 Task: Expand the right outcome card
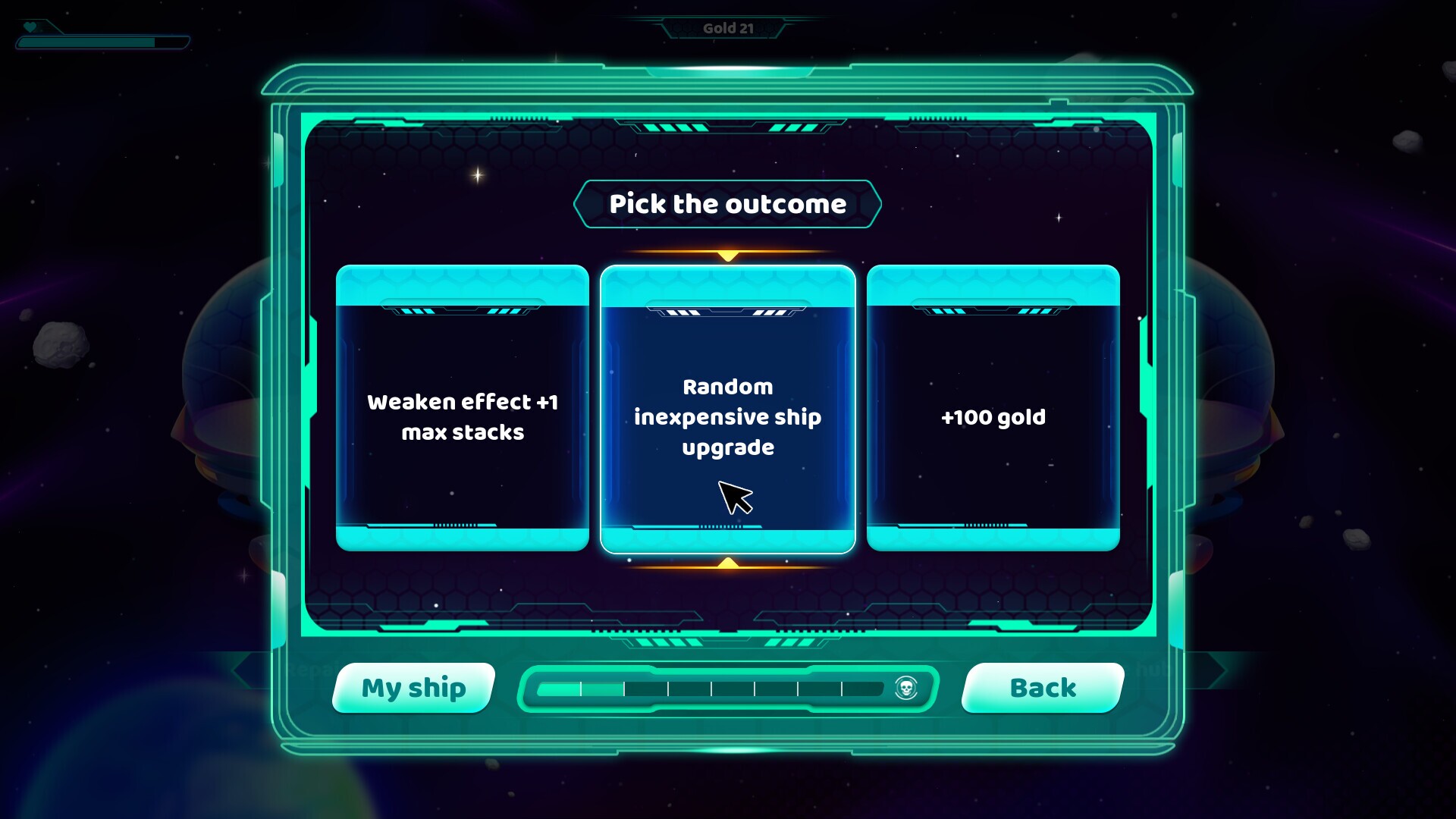[992, 417]
